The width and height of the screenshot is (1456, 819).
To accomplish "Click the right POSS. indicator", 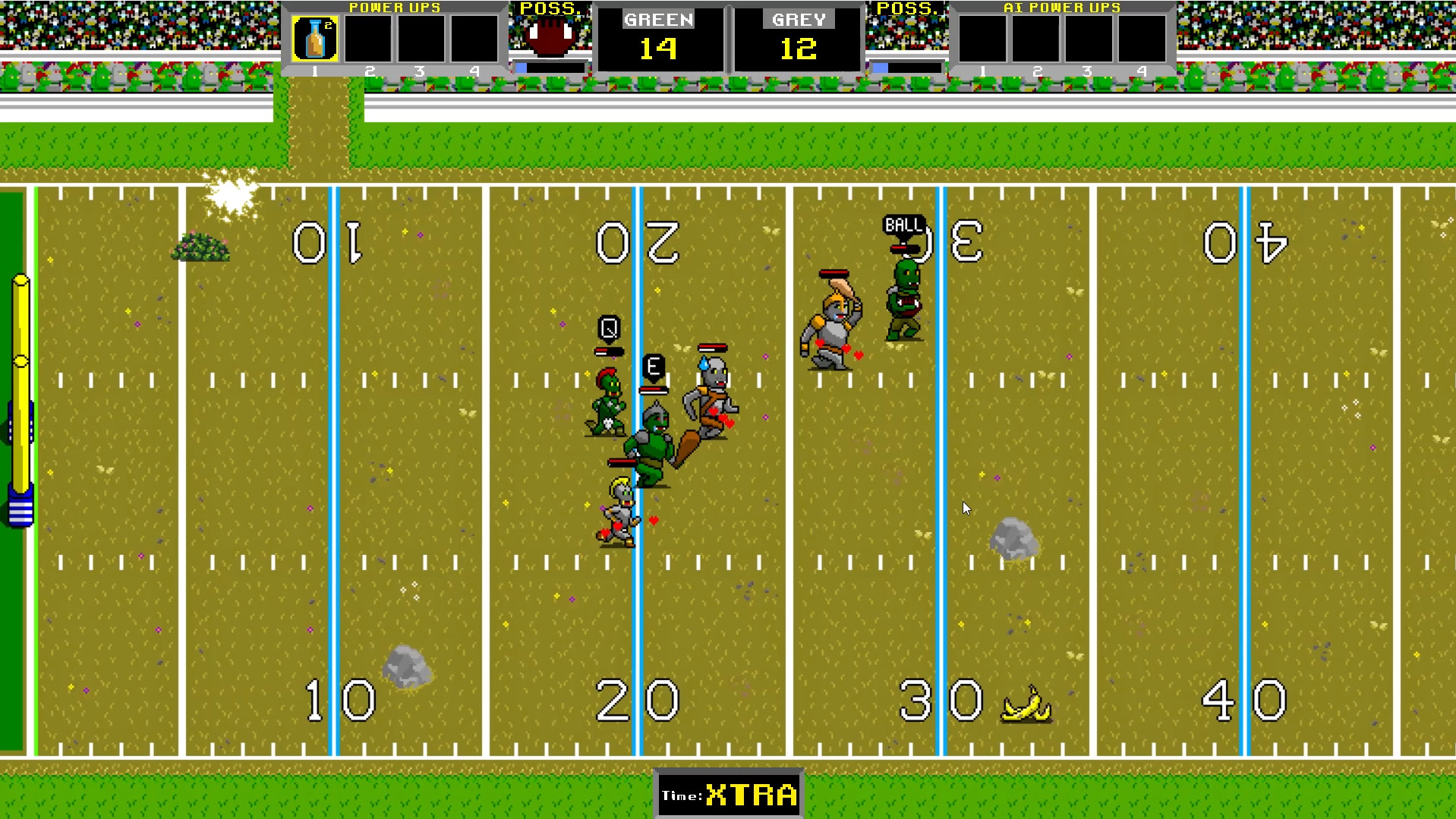I will [908, 34].
